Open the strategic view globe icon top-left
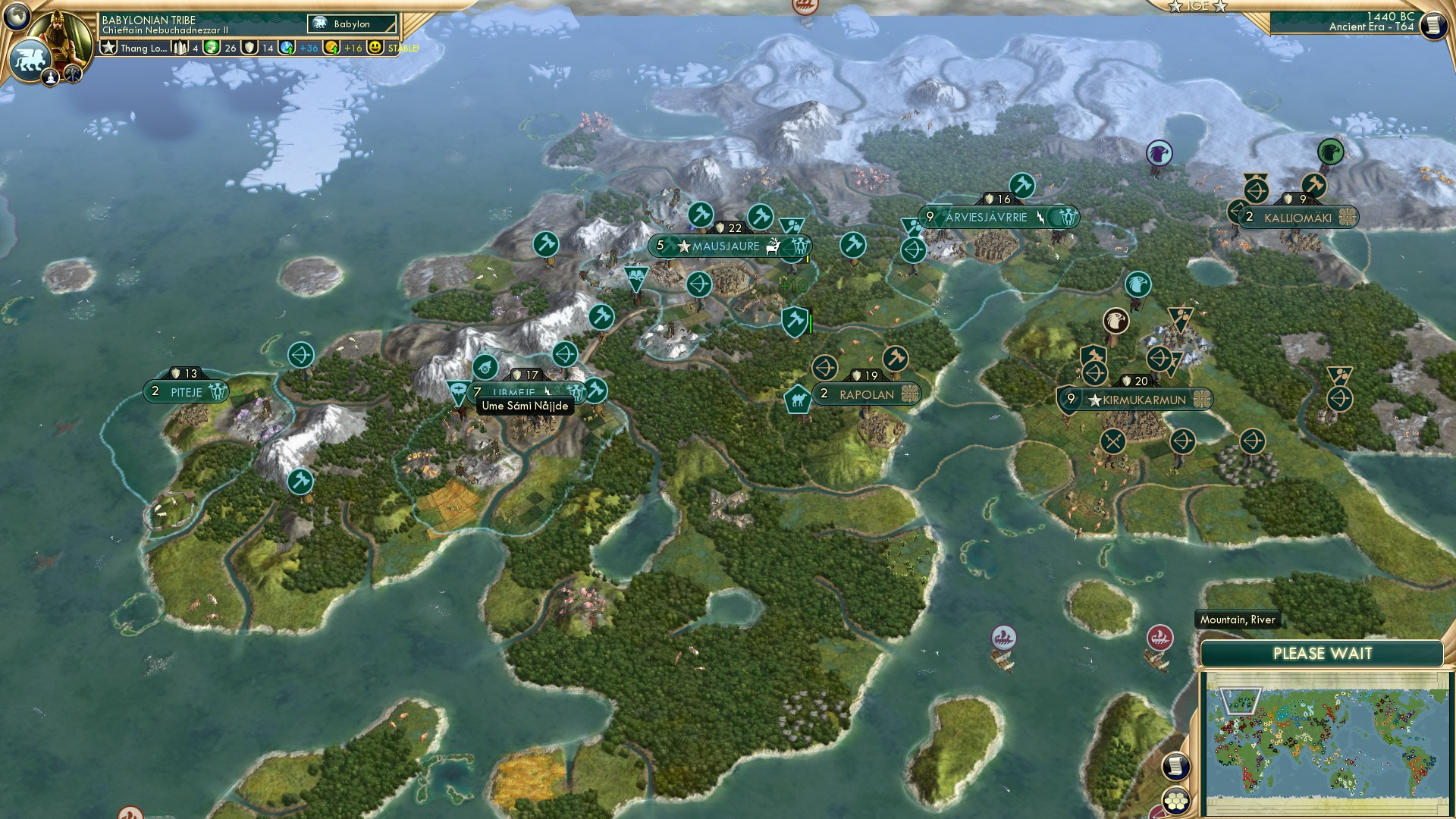Screen dimensions: 1456x819 tap(17, 17)
